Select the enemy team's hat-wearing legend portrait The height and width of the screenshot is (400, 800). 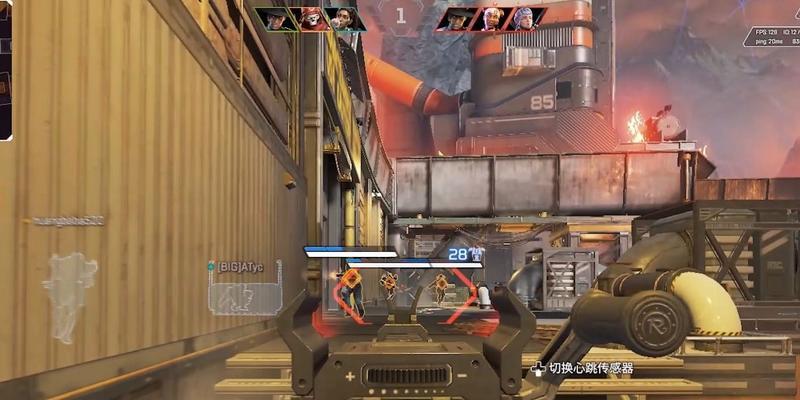click(x=457, y=19)
